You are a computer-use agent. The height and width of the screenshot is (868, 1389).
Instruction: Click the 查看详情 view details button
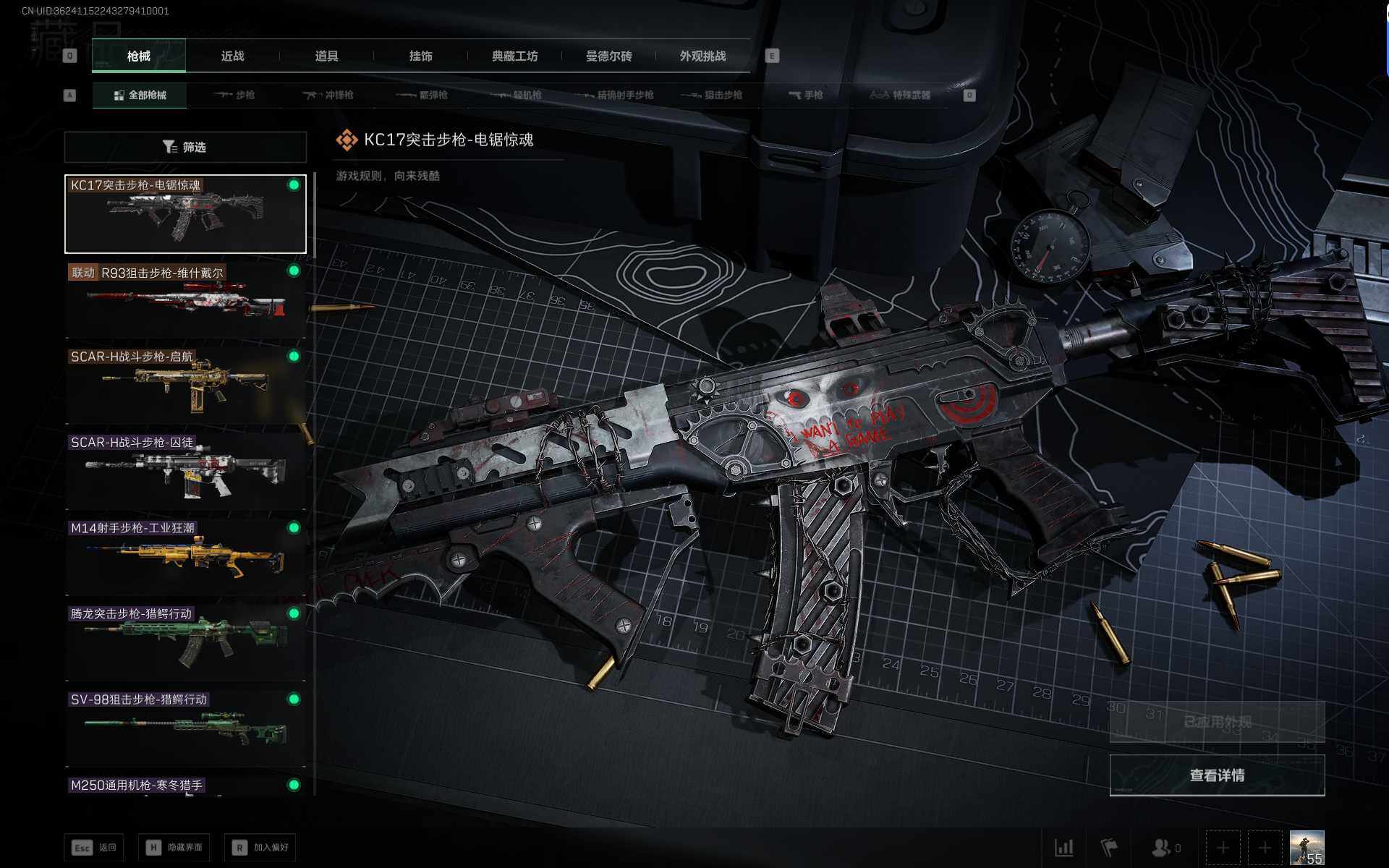(1217, 775)
